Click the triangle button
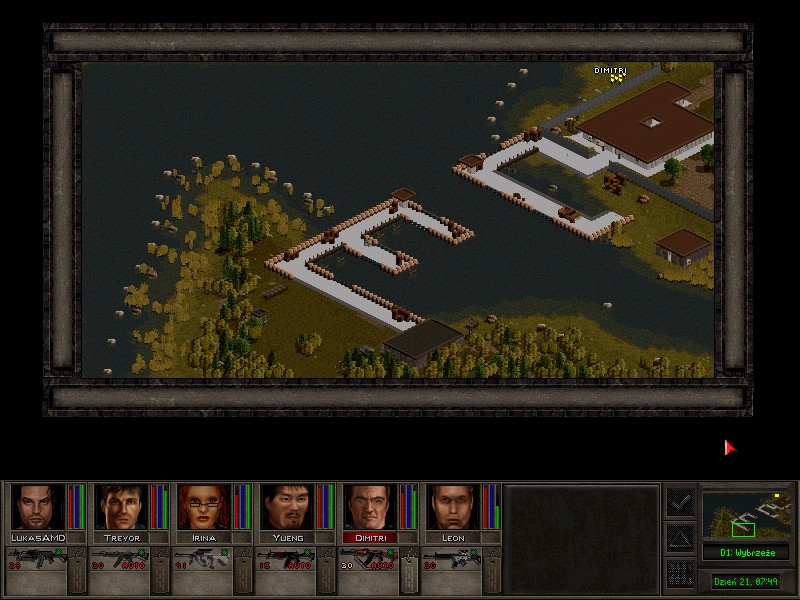 point(680,537)
